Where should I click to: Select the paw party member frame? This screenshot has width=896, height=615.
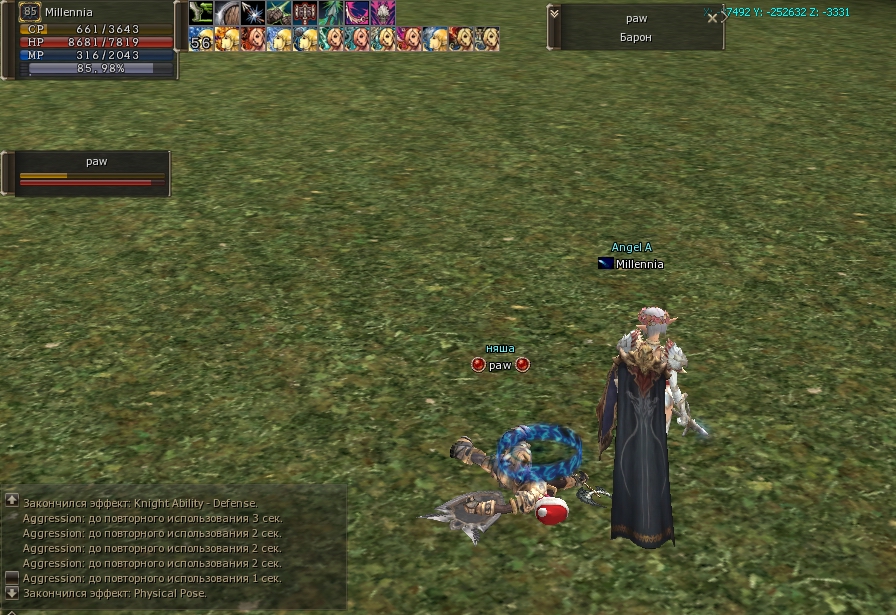[x=92, y=173]
